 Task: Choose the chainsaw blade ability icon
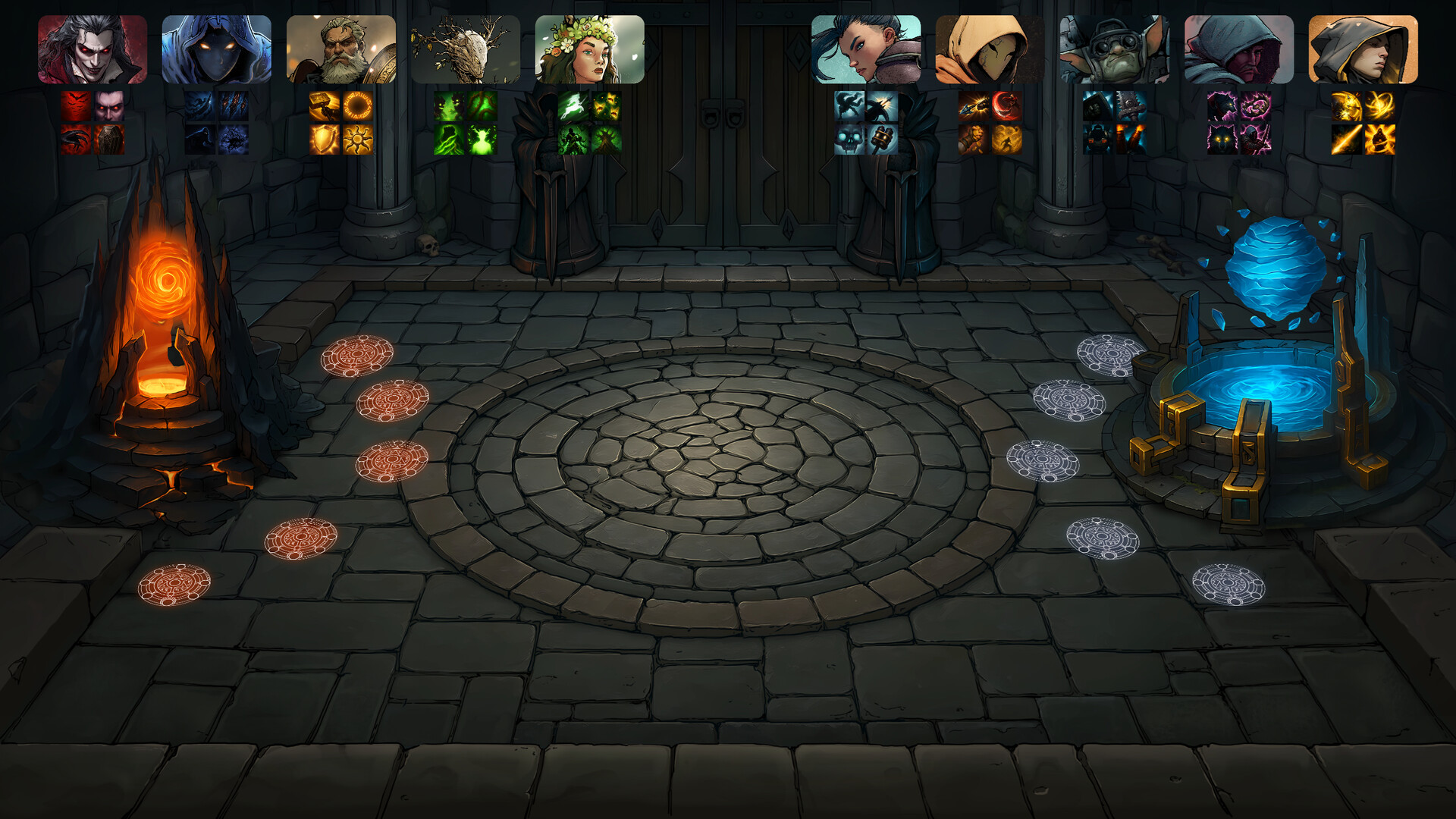(x=1131, y=107)
